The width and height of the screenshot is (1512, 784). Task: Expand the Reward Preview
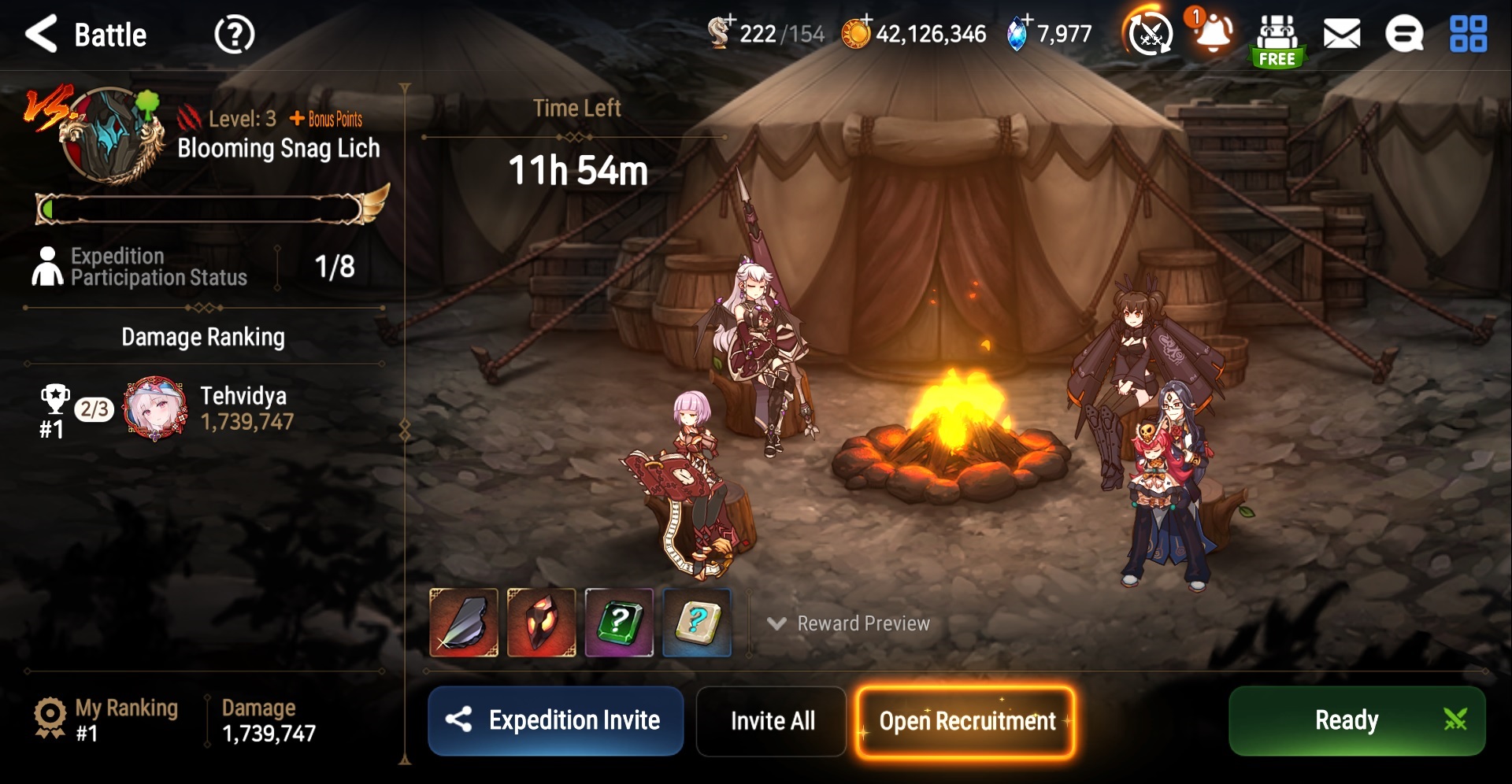(x=849, y=623)
